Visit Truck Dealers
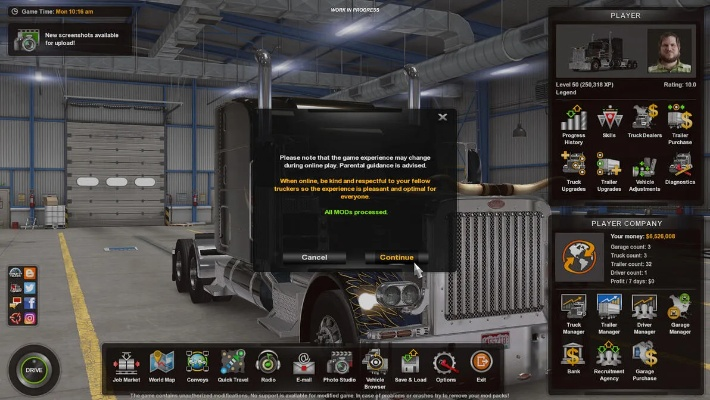Image resolution: width=710 pixels, height=400 pixels. coord(644,124)
